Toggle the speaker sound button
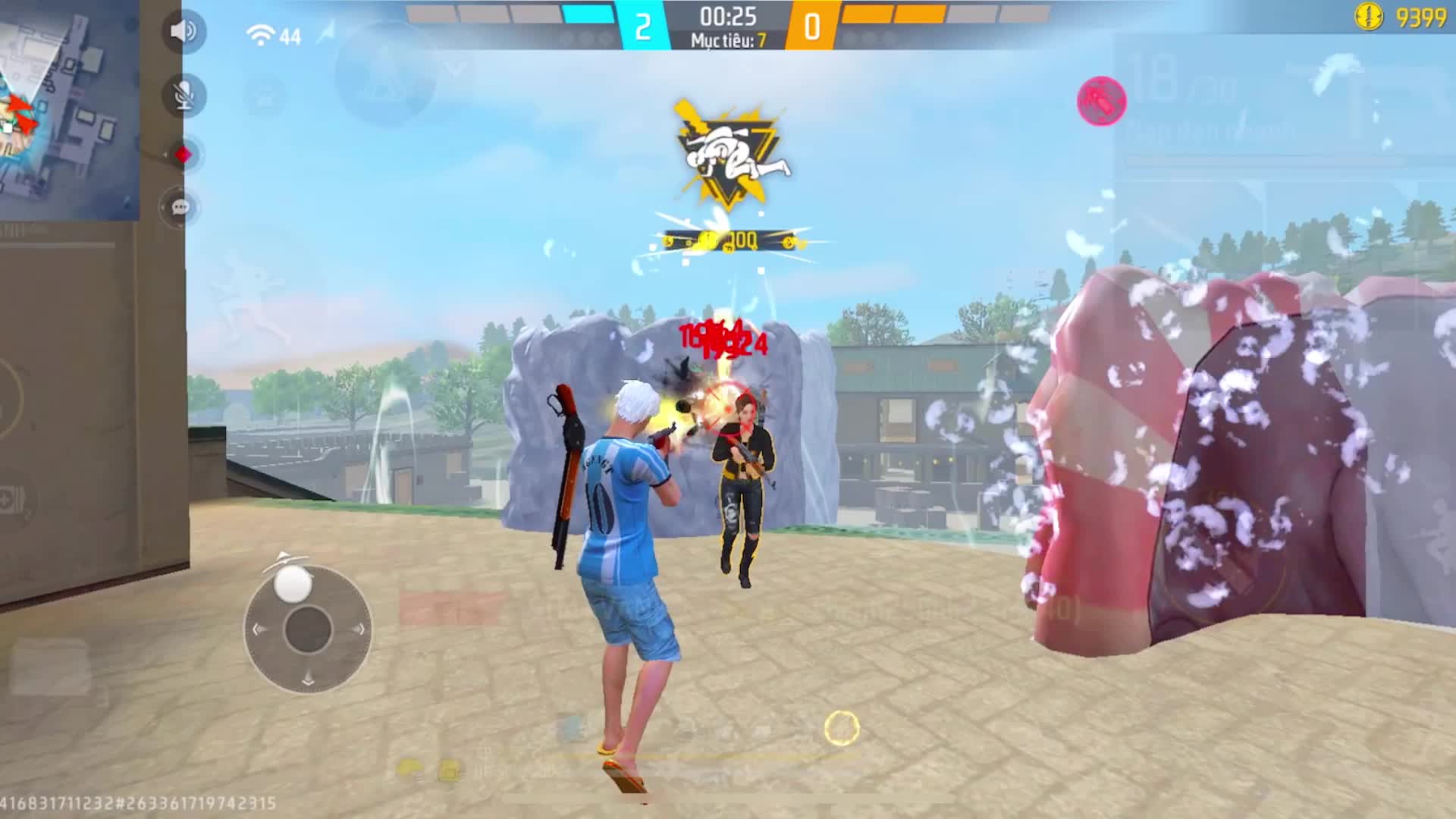Viewport: 1456px width, 819px height. pos(184,31)
